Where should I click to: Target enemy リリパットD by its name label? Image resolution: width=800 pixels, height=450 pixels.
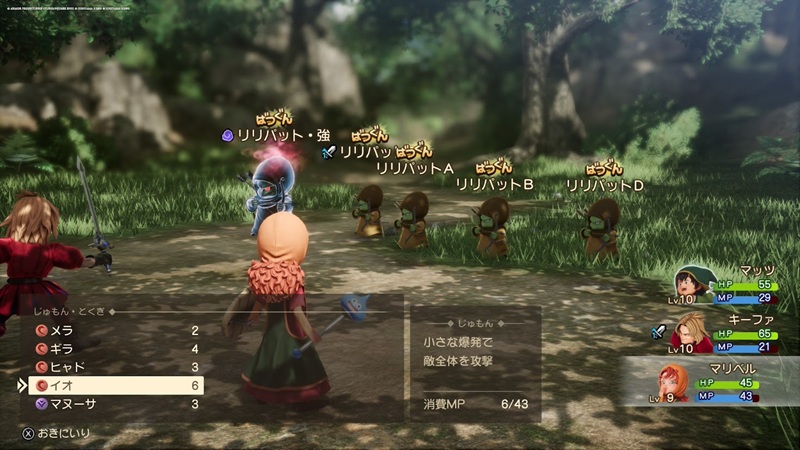tap(604, 185)
